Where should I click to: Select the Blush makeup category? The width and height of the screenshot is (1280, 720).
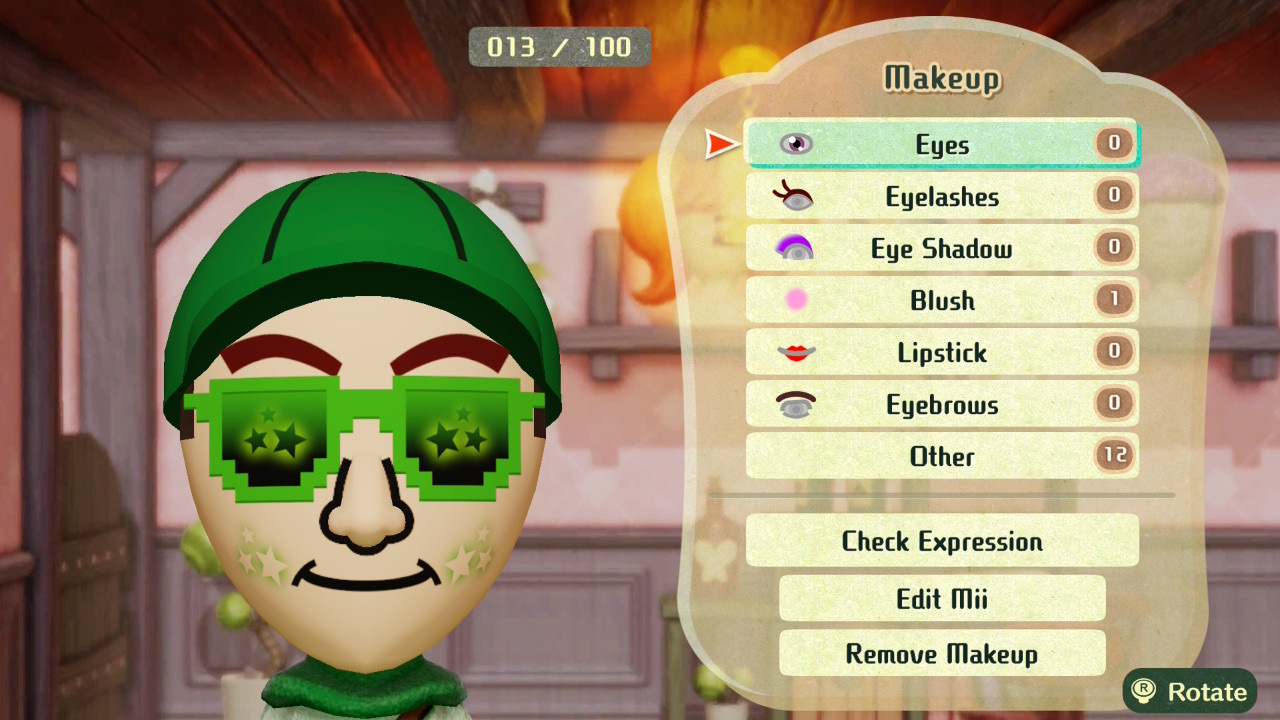pyautogui.click(x=941, y=301)
